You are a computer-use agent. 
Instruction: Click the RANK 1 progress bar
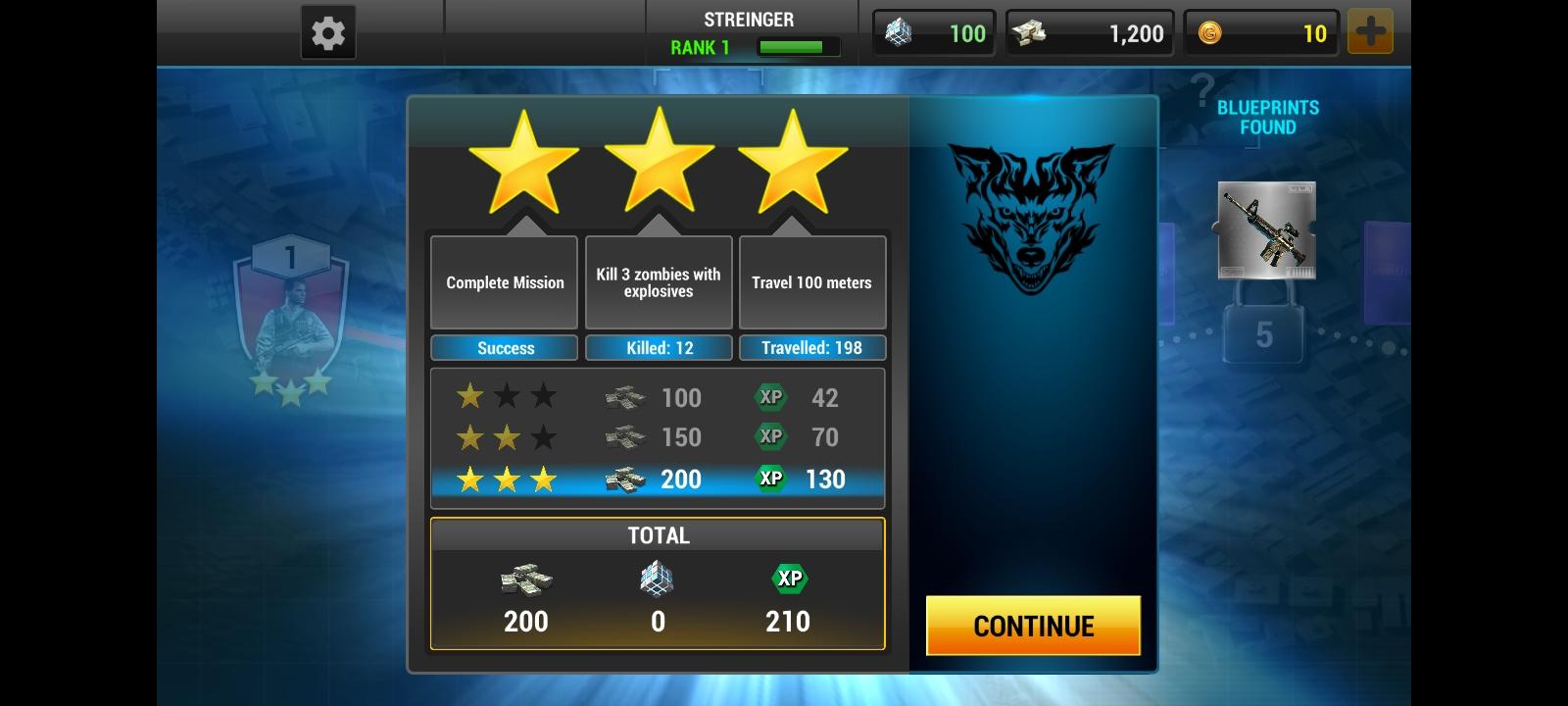(x=796, y=44)
